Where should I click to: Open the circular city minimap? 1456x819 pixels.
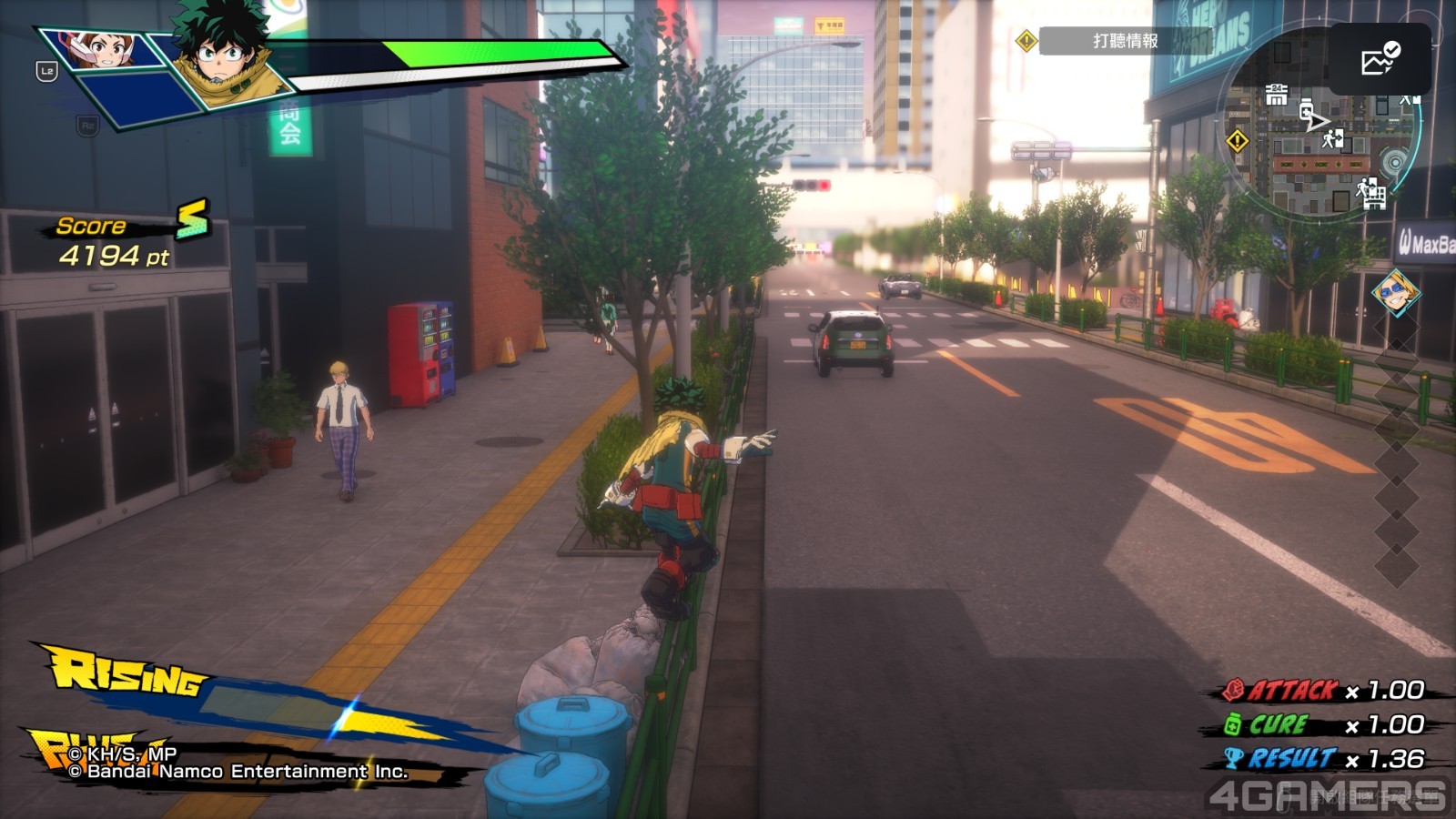pos(1319,136)
